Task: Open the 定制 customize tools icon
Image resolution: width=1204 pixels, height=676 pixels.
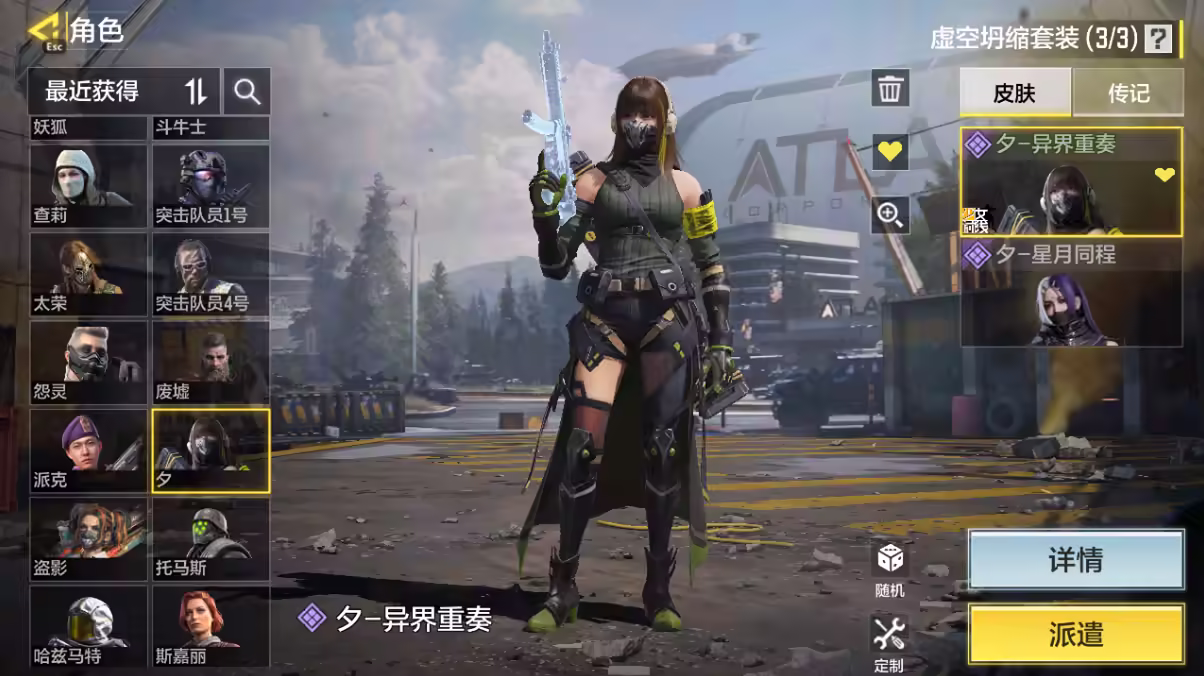Action: 888,643
